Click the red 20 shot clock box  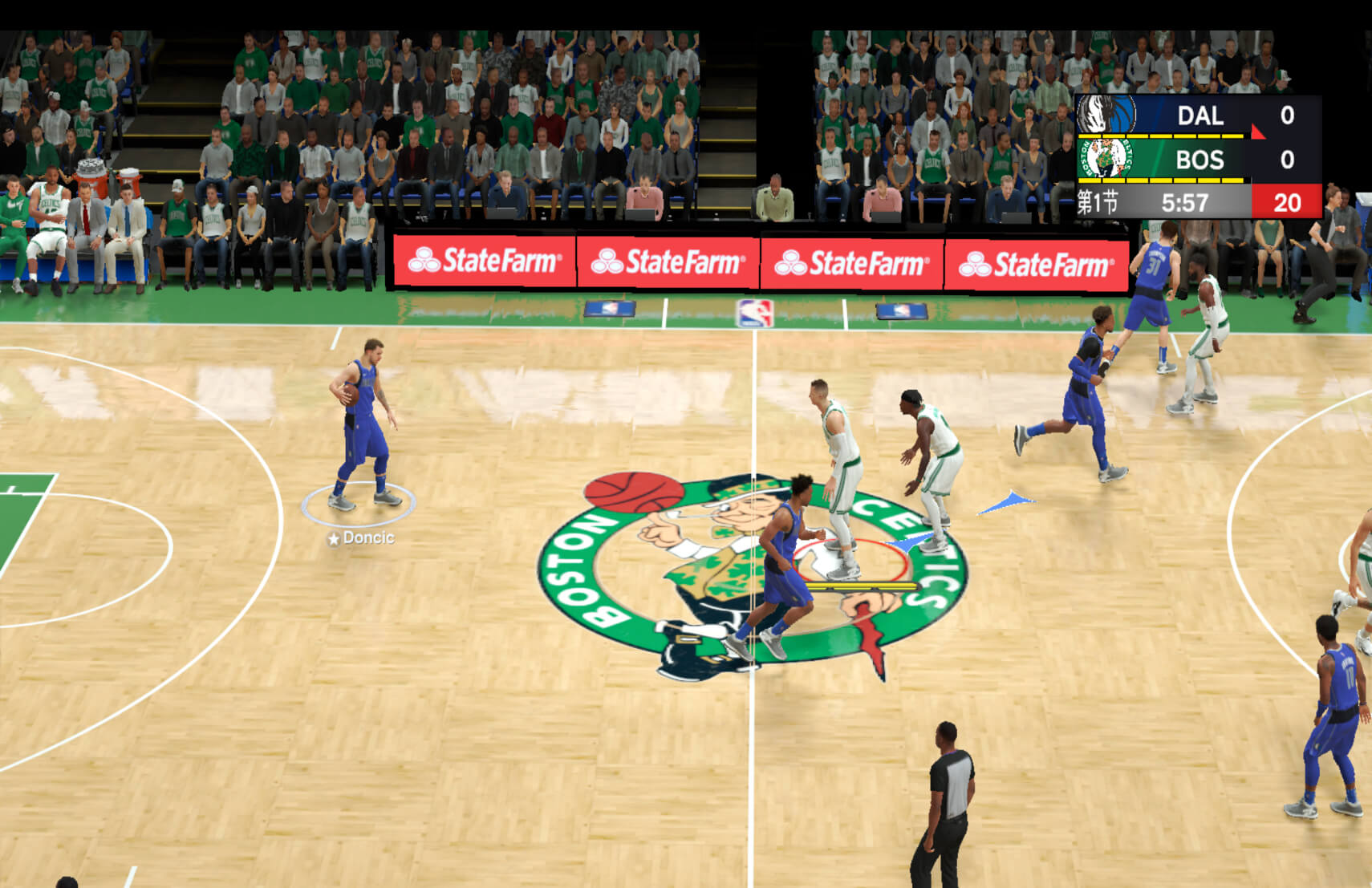(1286, 203)
